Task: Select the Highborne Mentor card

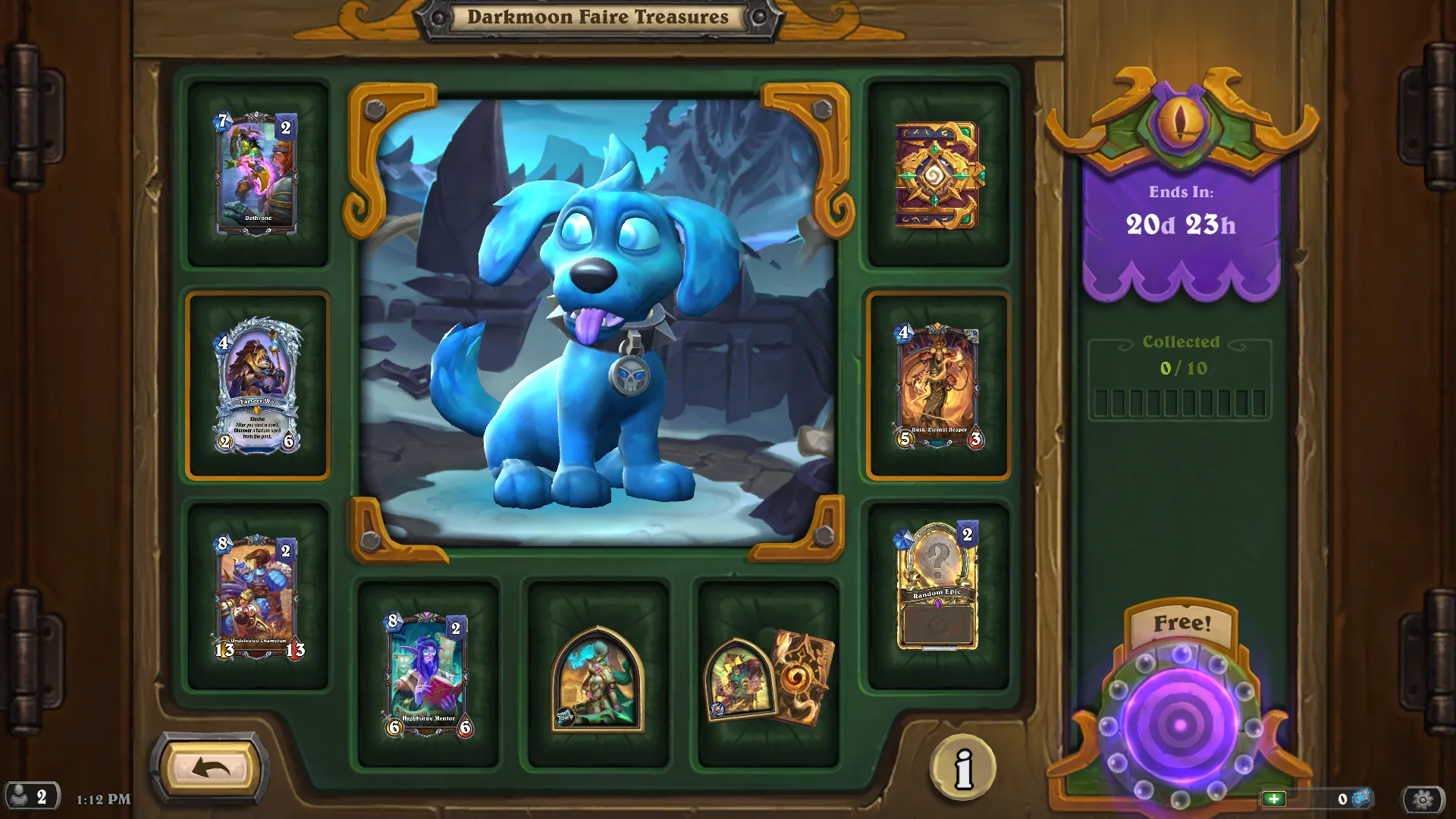Action: click(428, 674)
